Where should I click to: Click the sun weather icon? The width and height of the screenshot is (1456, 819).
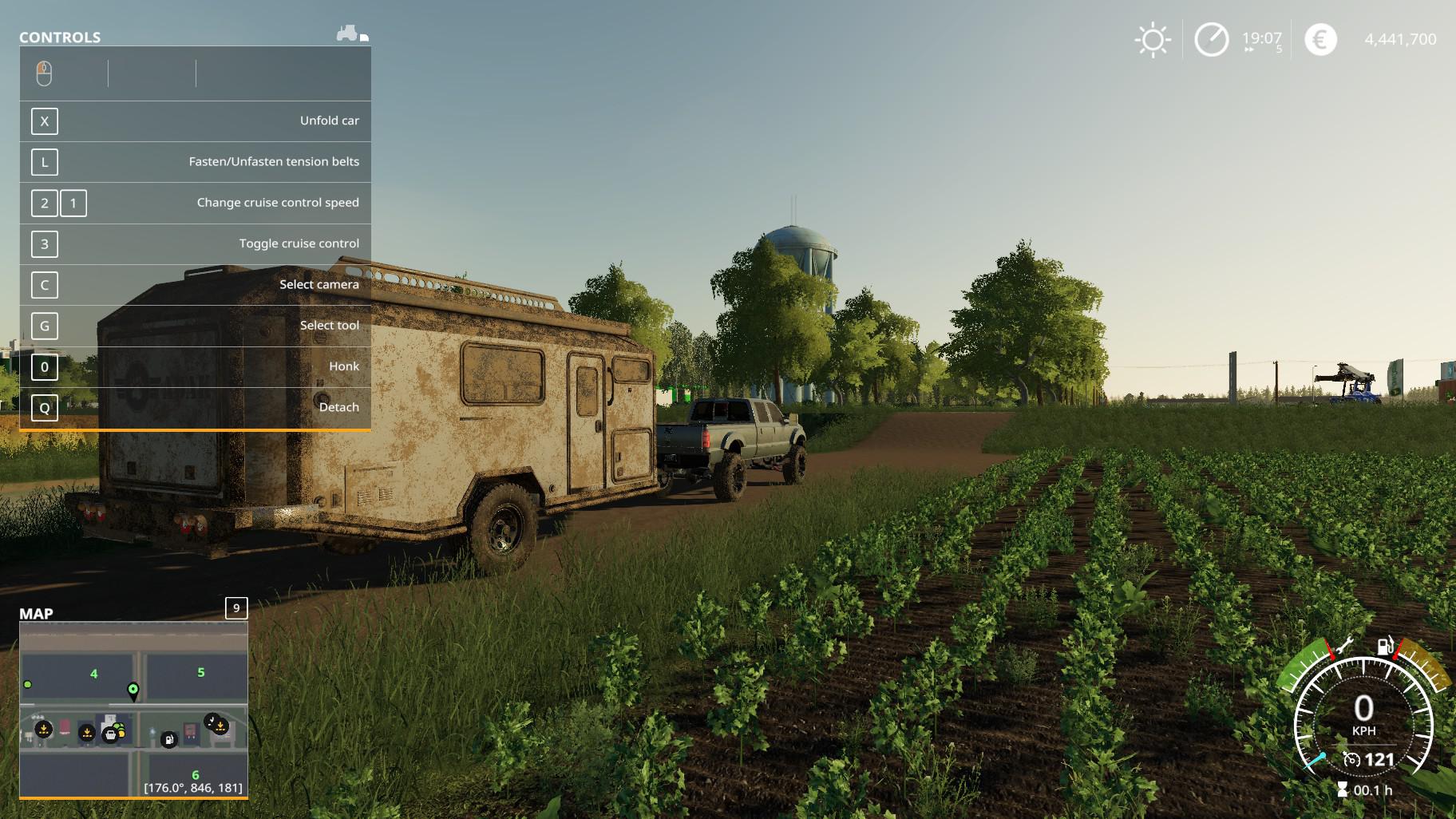click(1153, 40)
